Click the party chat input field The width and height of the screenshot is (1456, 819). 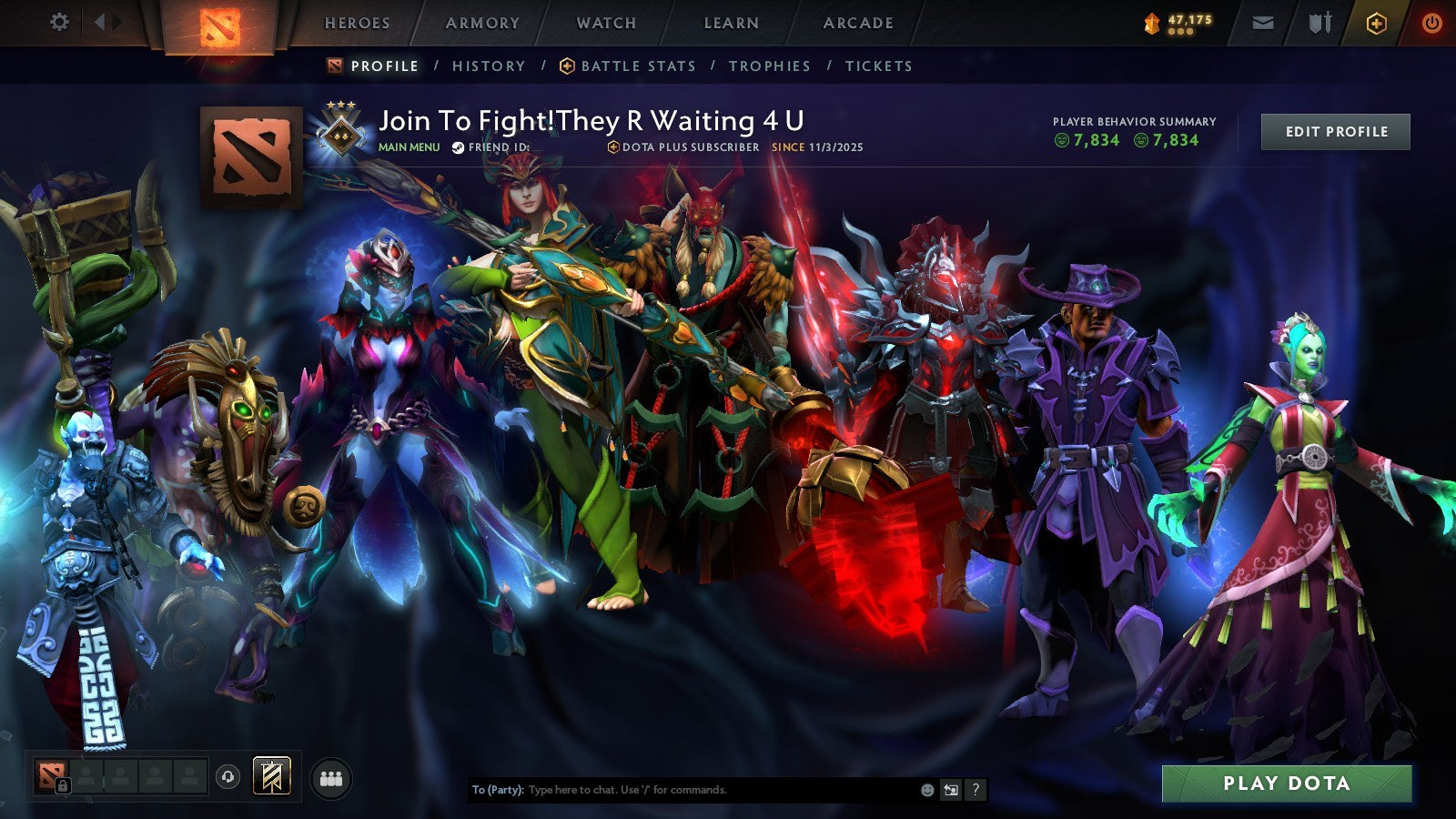(x=682, y=790)
